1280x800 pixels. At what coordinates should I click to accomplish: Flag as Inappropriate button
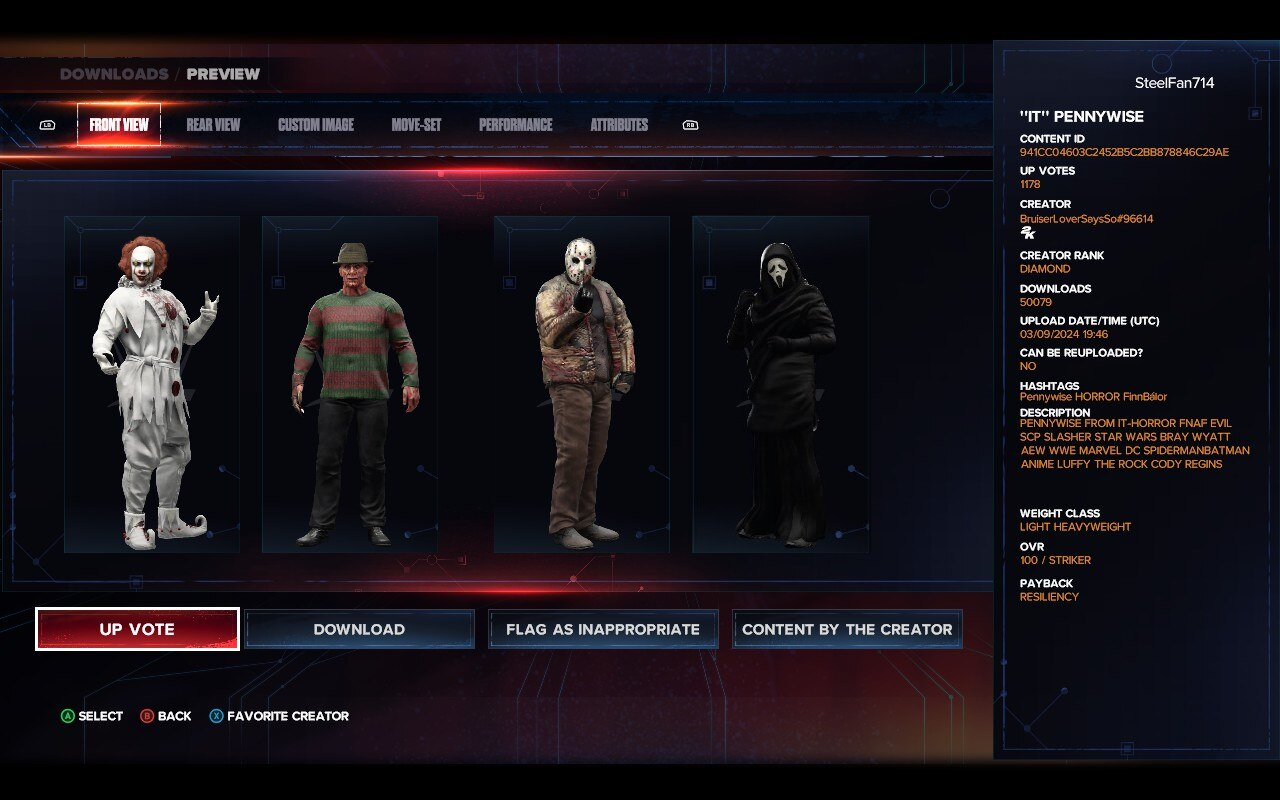pos(603,629)
